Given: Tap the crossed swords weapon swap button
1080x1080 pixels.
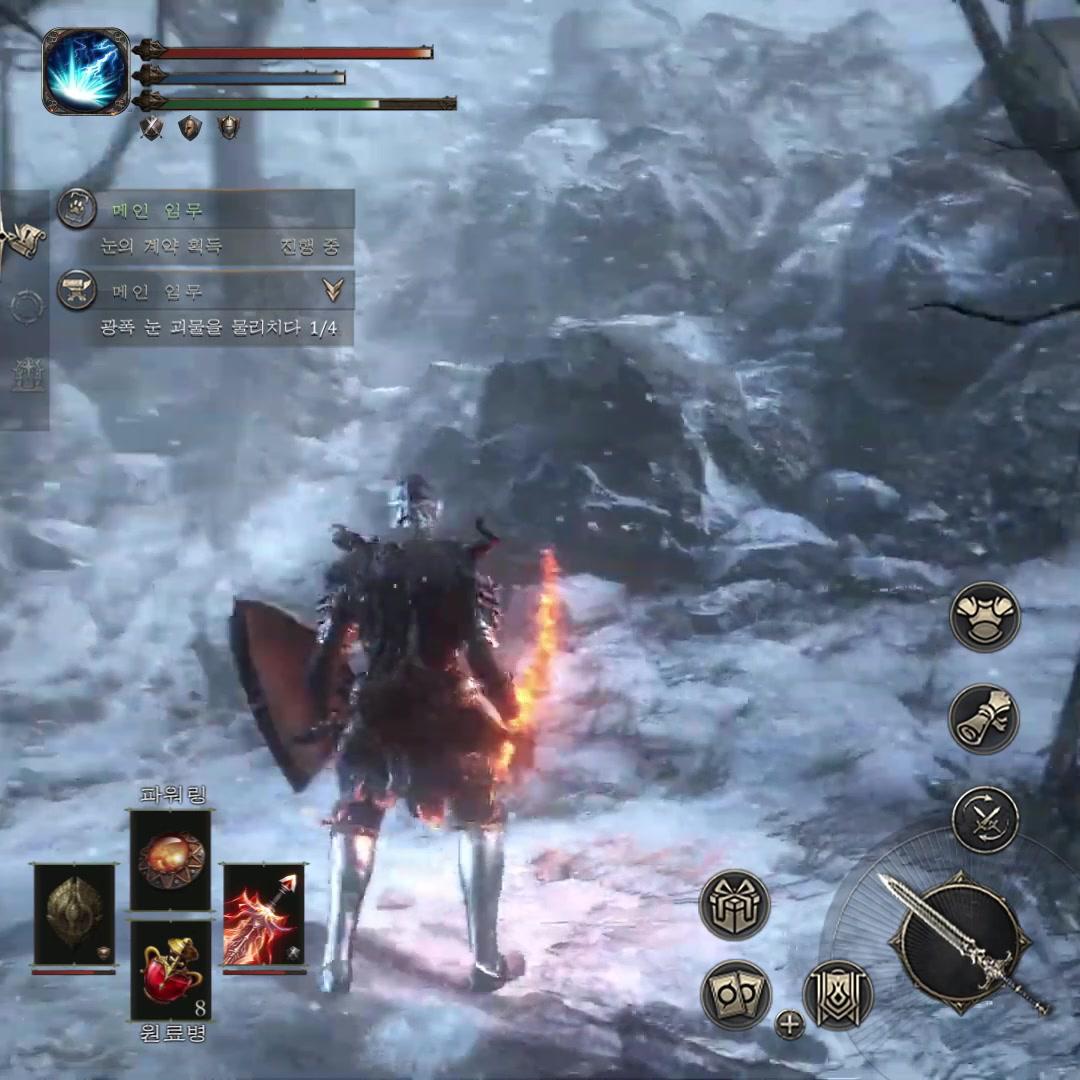Looking at the screenshot, I should [984, 820].
